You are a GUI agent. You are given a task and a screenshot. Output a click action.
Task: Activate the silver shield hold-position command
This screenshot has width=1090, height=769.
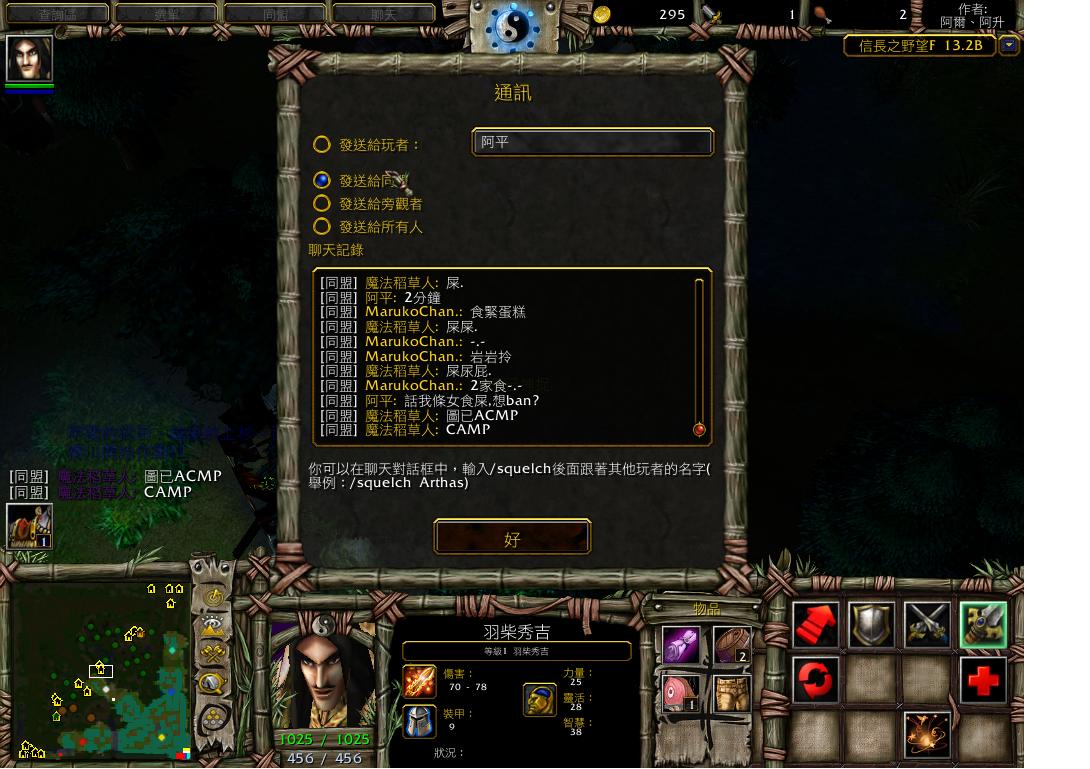click(871, 625)
